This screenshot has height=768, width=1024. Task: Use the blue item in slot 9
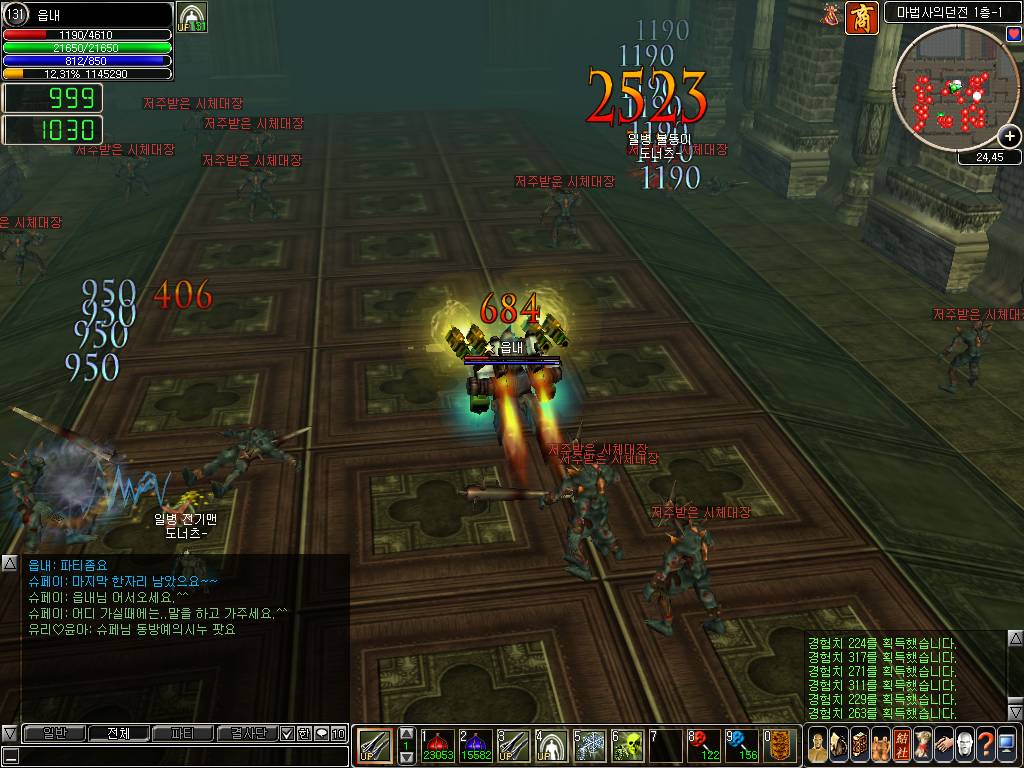coord(742,746)
